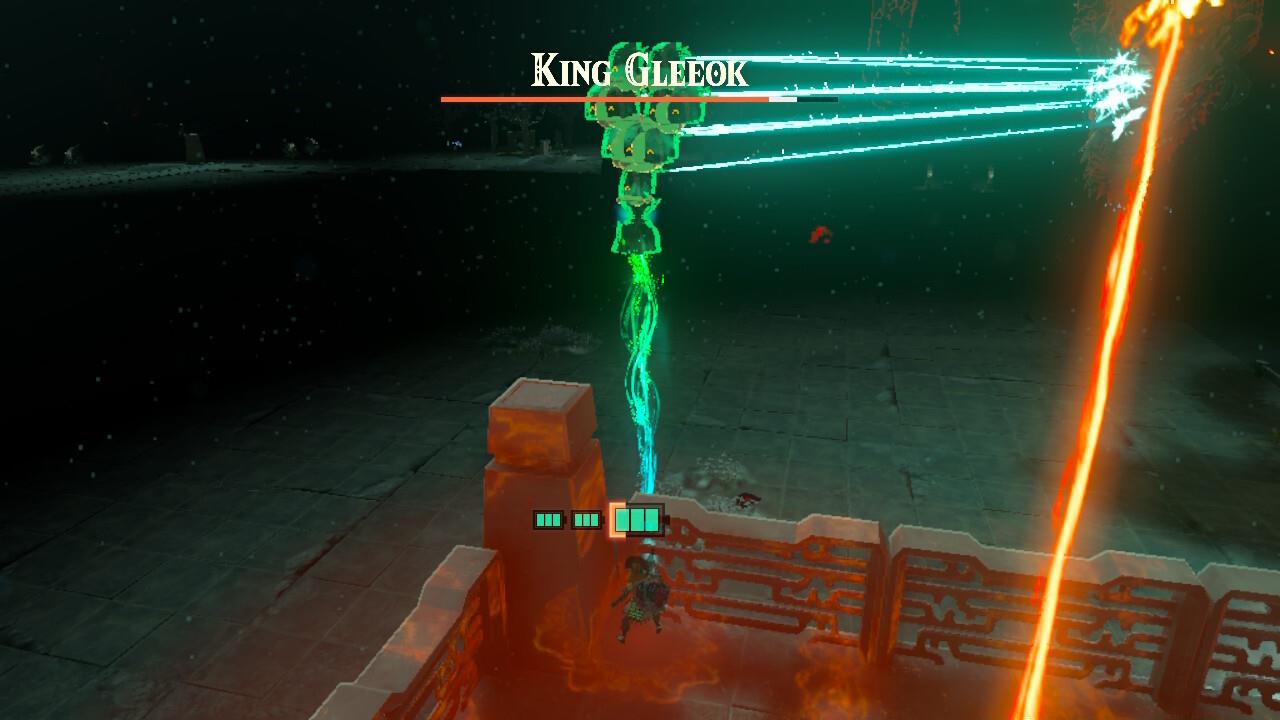This screenshot has height=720, width=1280.
Task: Enable the rightmost segment of the large battery
Action: point(651,520)
